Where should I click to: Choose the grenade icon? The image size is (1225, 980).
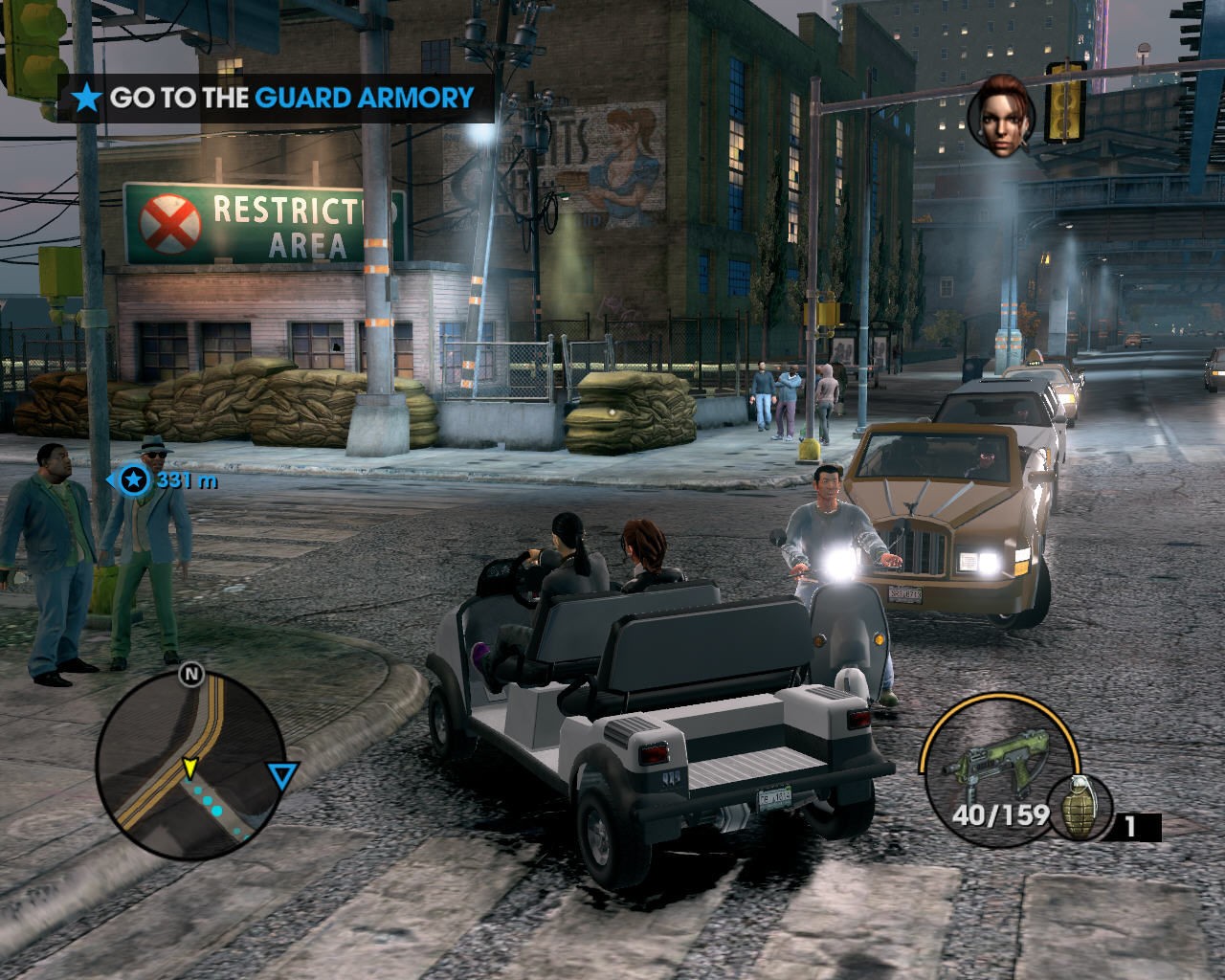[x=1080, y=807]
